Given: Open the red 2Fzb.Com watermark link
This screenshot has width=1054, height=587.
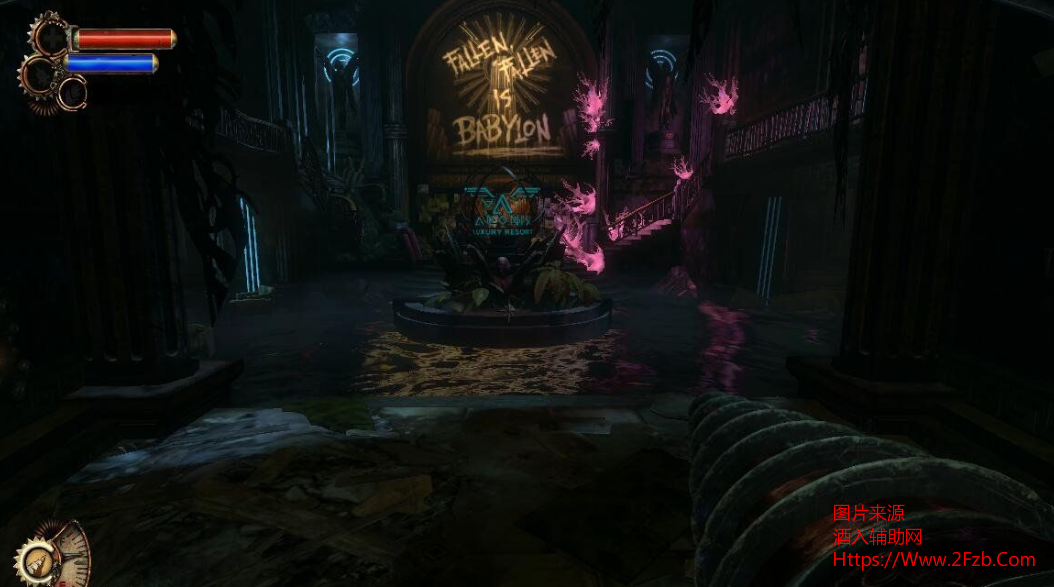Looking at the screenshot, I should [x=934, y=560].
